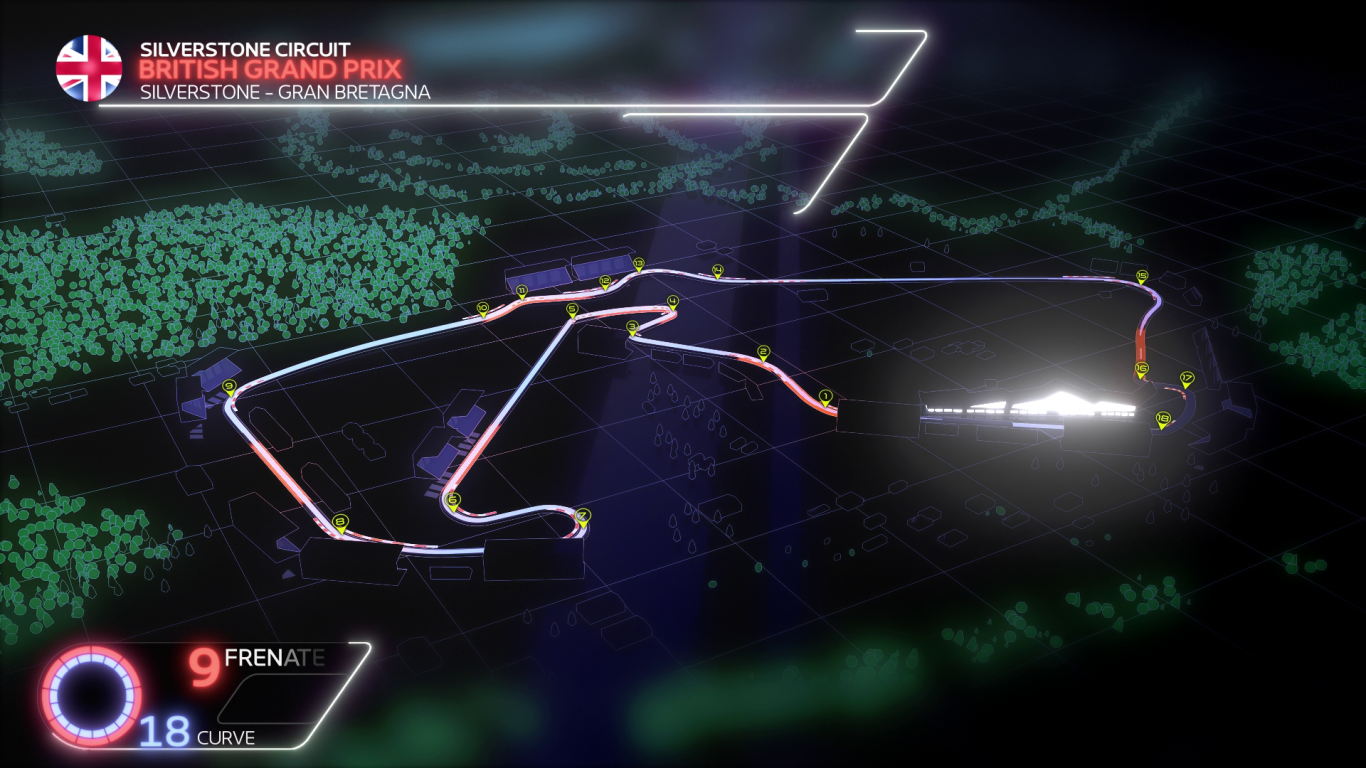The width and height of the screenshot is (1366, 768).
Task: Click turn marker 16 on the red braking zone
Action: pyautogui.click(x=1139, y=369)
